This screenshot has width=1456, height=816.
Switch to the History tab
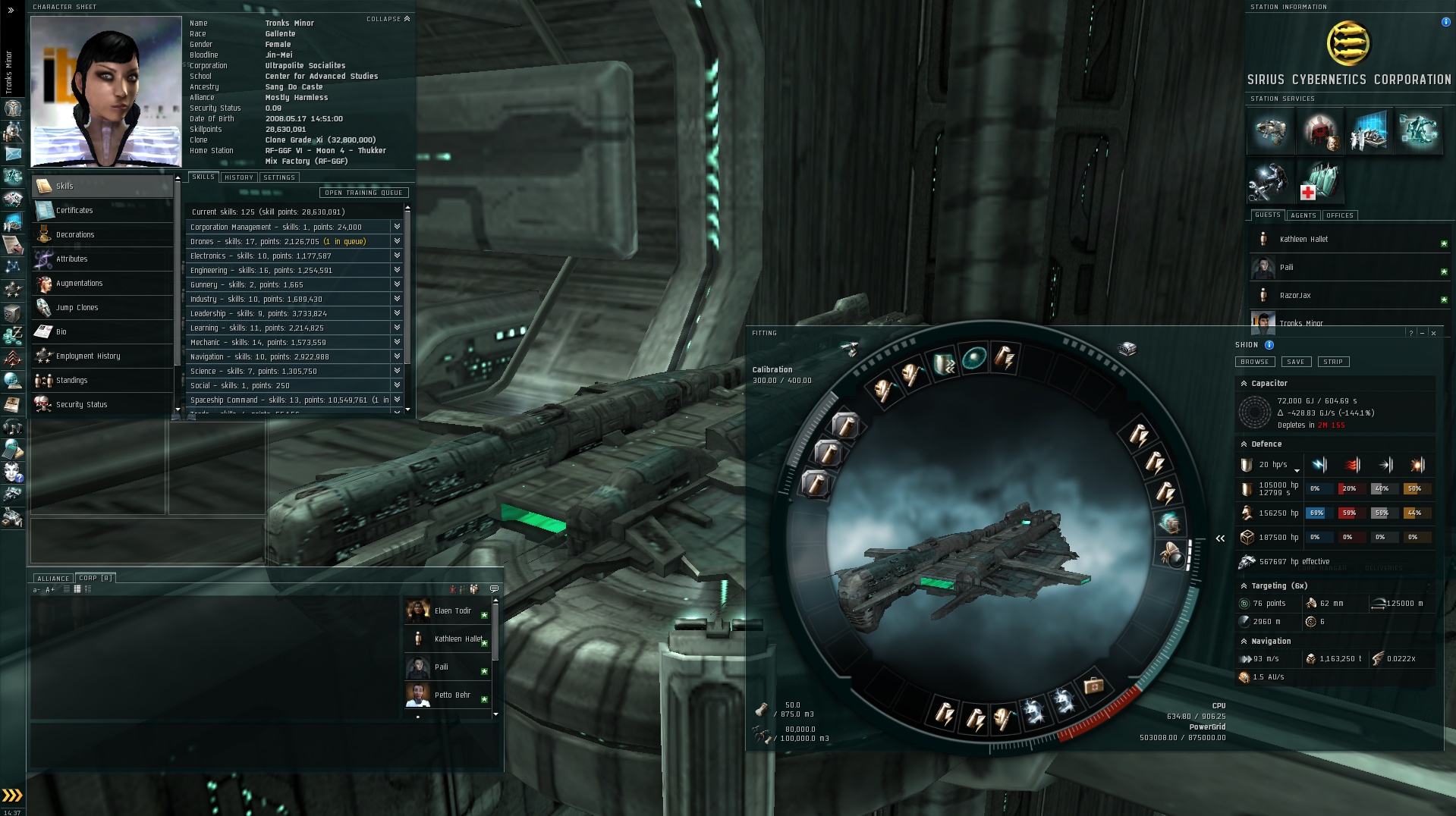coord(239,177)
